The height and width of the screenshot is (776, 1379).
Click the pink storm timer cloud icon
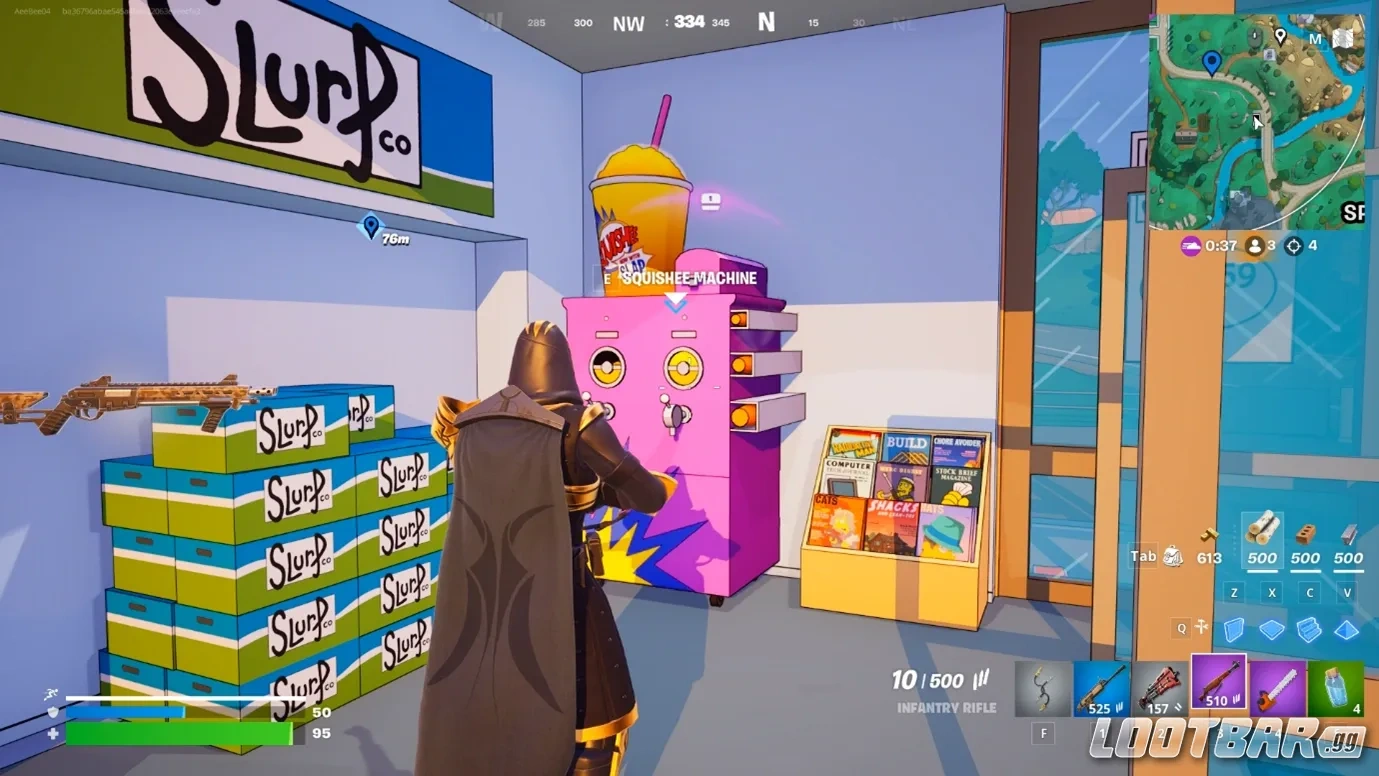tap(1192, 246)
